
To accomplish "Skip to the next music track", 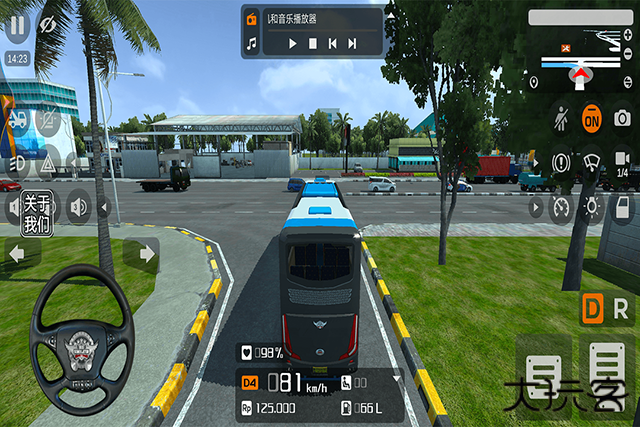I will point(352,43).
